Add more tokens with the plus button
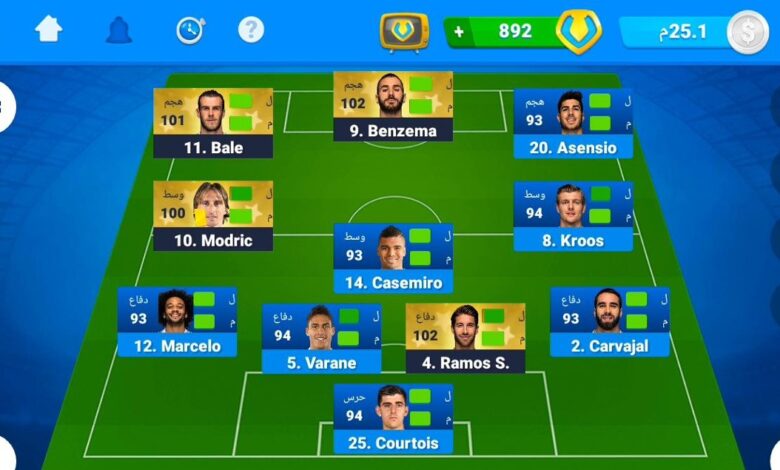780x470 pixels. point(459,31)
